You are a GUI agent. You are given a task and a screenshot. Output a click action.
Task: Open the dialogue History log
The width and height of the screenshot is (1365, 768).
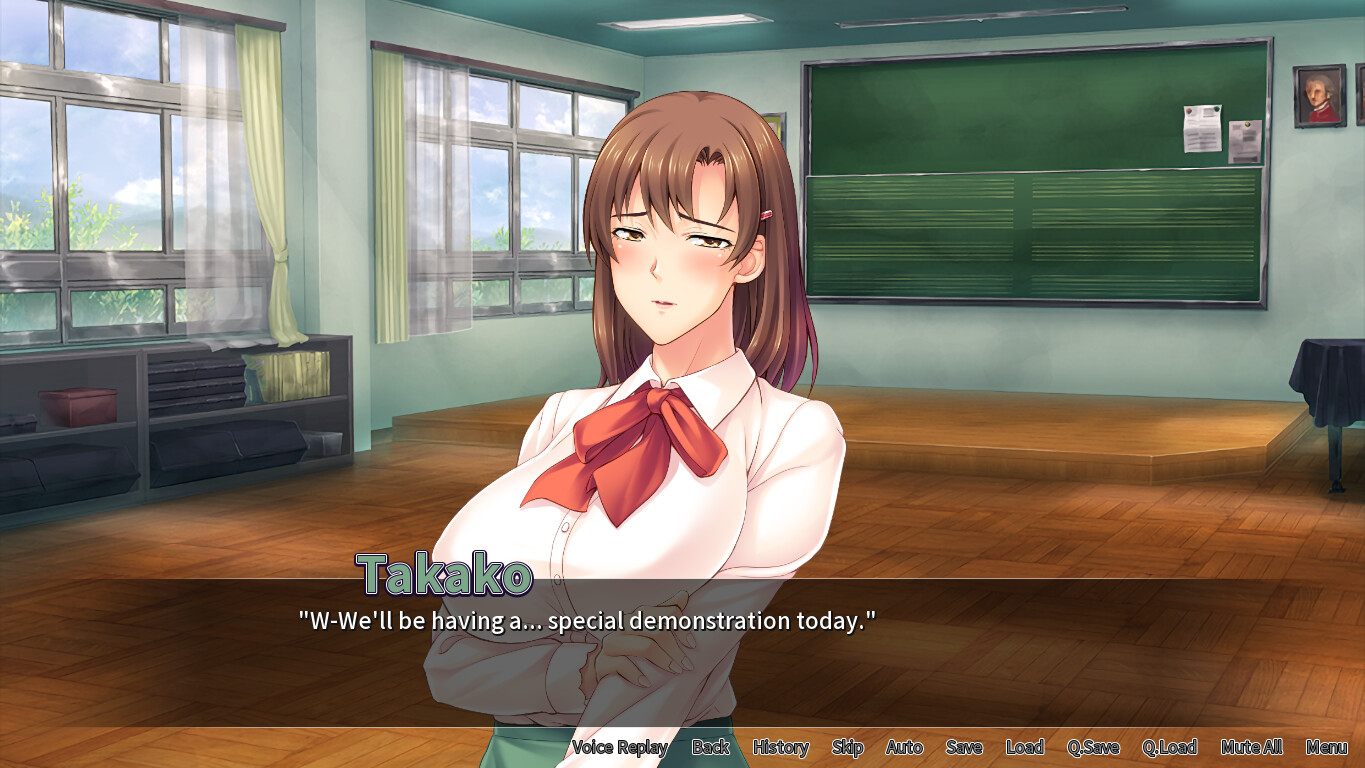[780, 747]
